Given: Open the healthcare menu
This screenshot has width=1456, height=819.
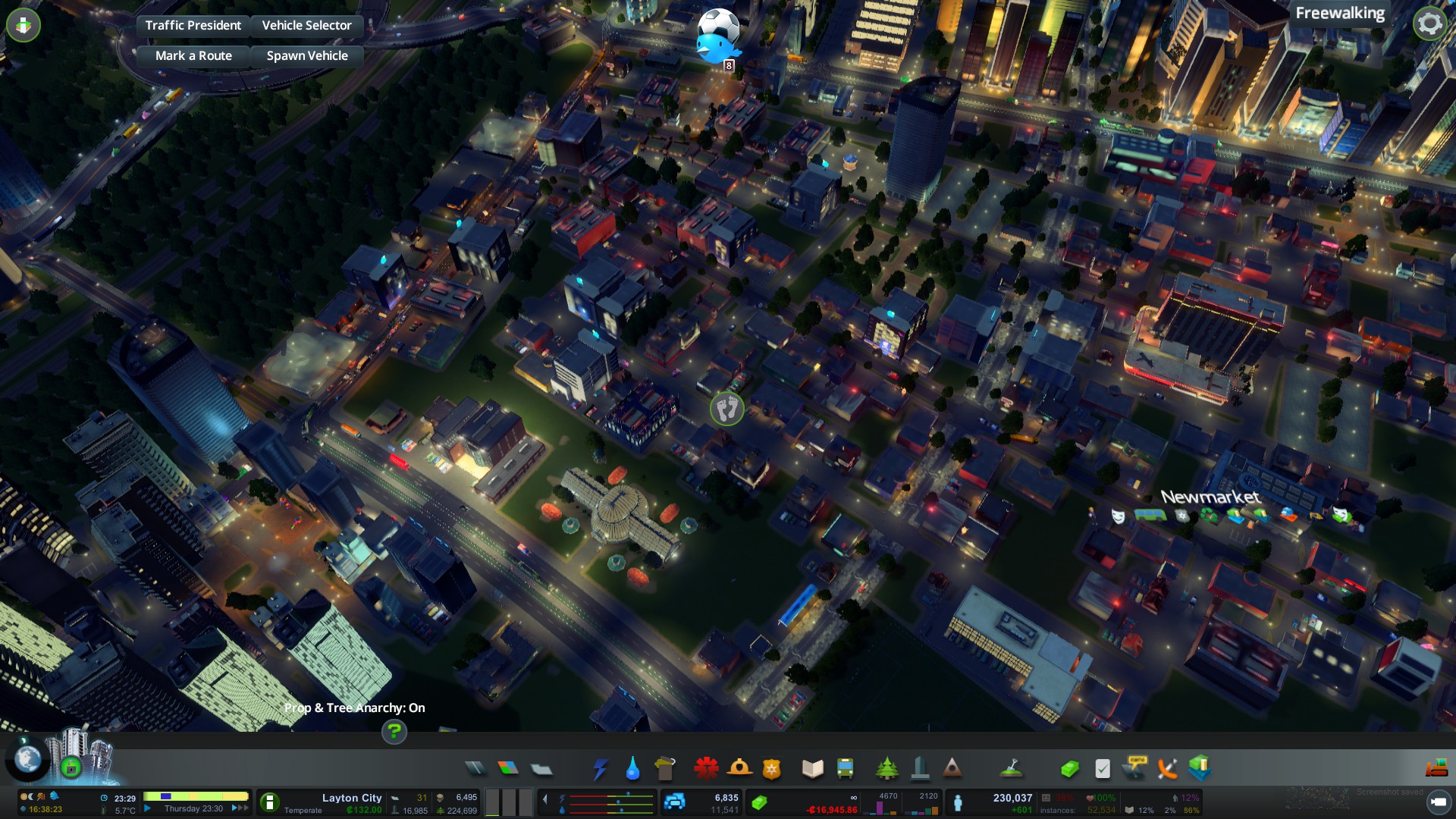Looking at the screenshot, I should tap(706, 768).
